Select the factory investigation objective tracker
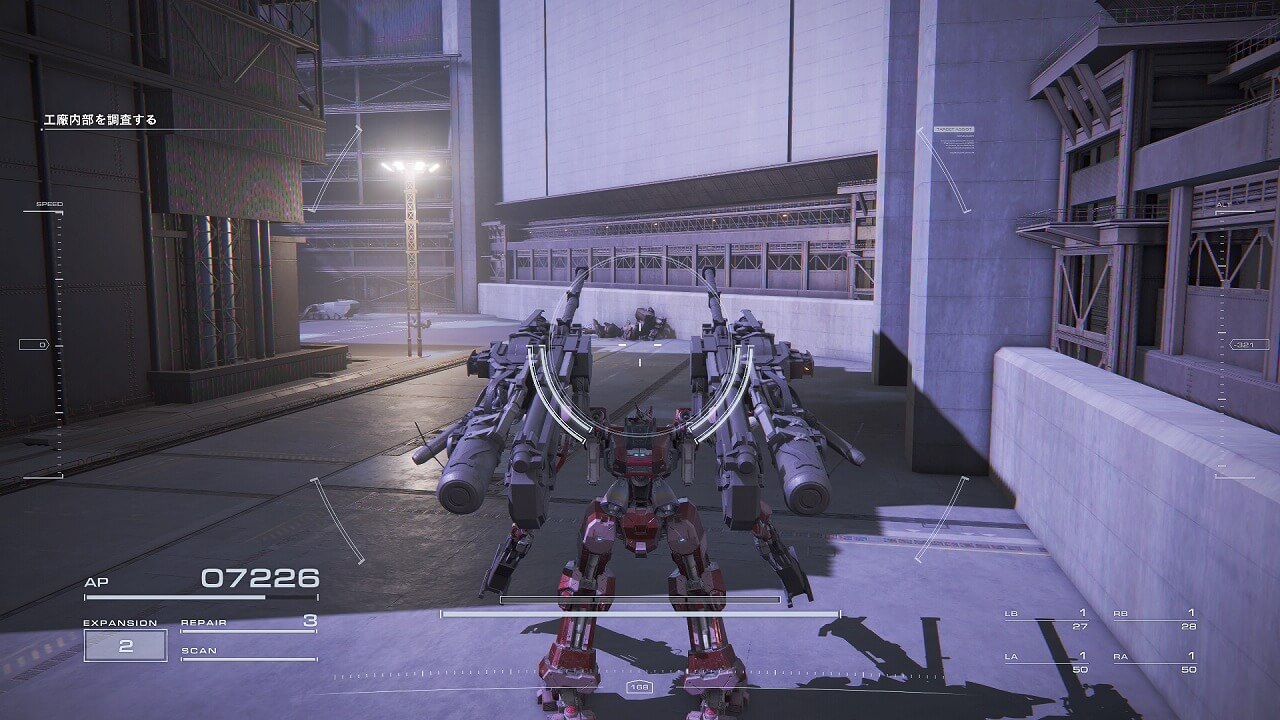 click(100, 121)
